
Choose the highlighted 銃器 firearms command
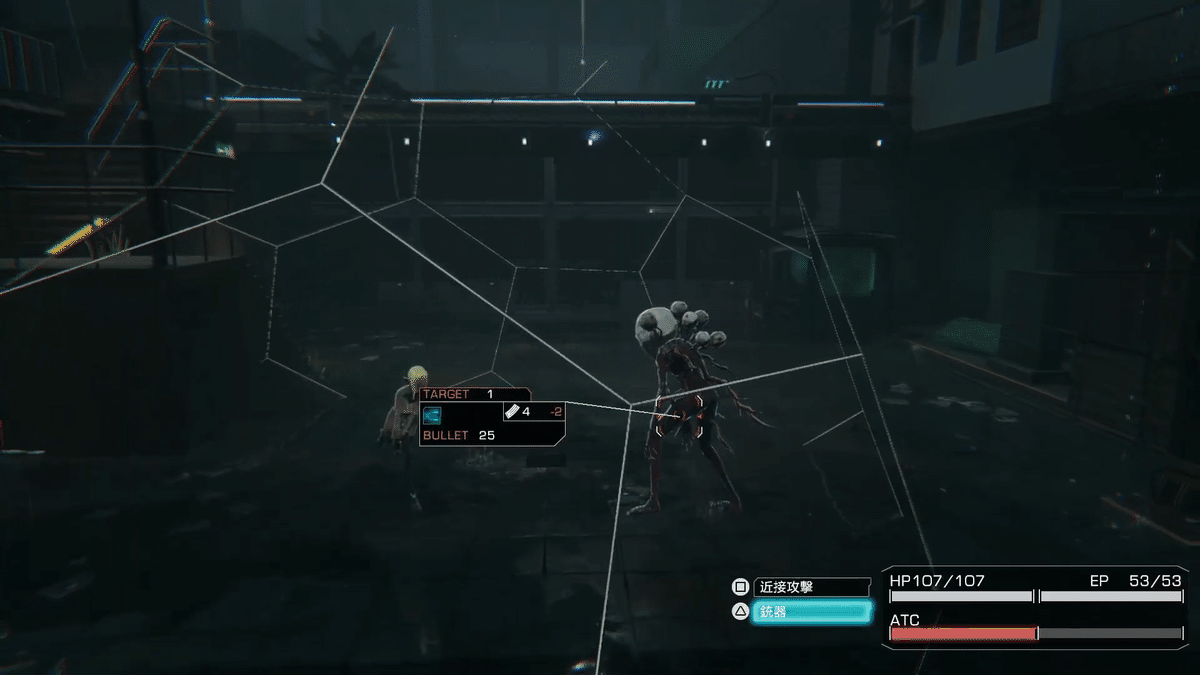pos(811,611)
